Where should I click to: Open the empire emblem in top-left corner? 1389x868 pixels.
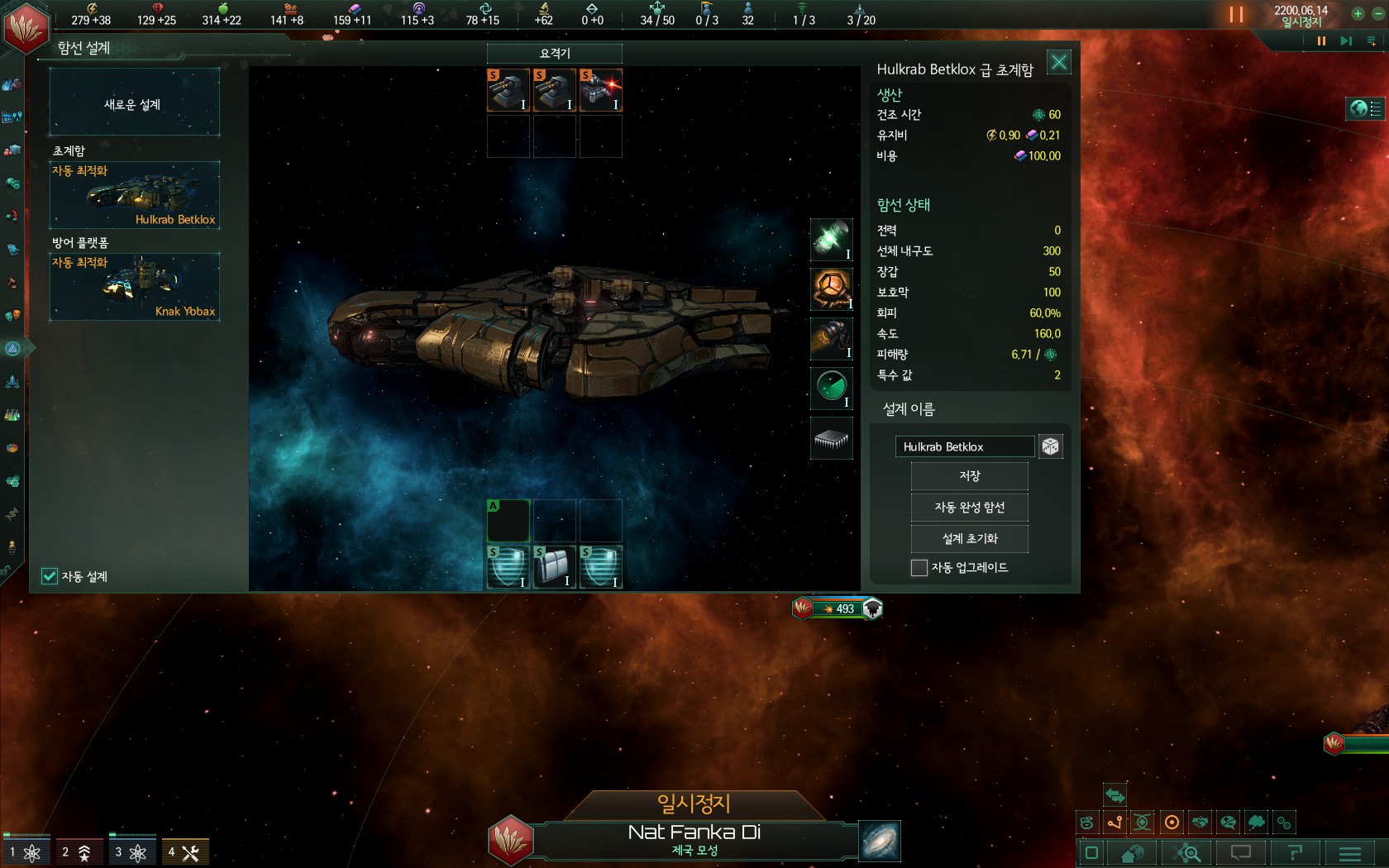26,26
